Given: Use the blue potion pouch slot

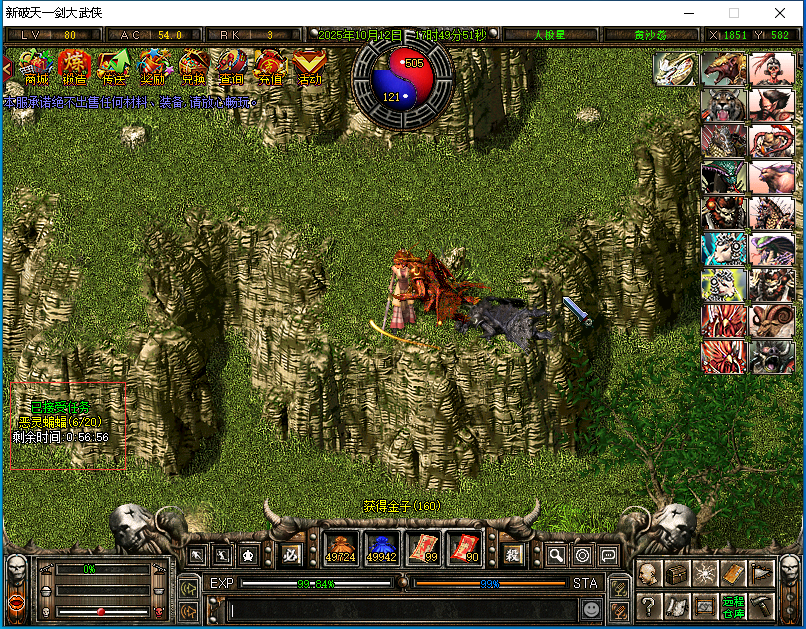Looking at the screenshot, I should (x=381, y=548).
